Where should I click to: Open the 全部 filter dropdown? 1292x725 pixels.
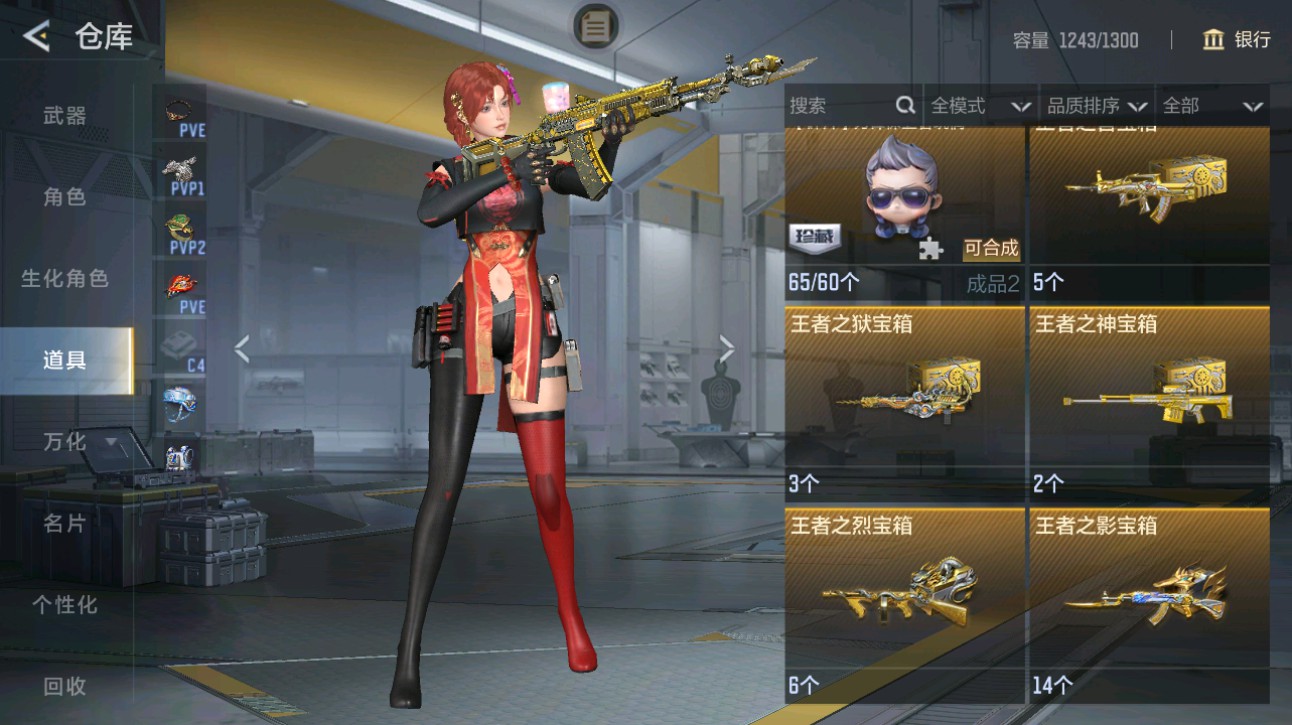pos(1205,104)
